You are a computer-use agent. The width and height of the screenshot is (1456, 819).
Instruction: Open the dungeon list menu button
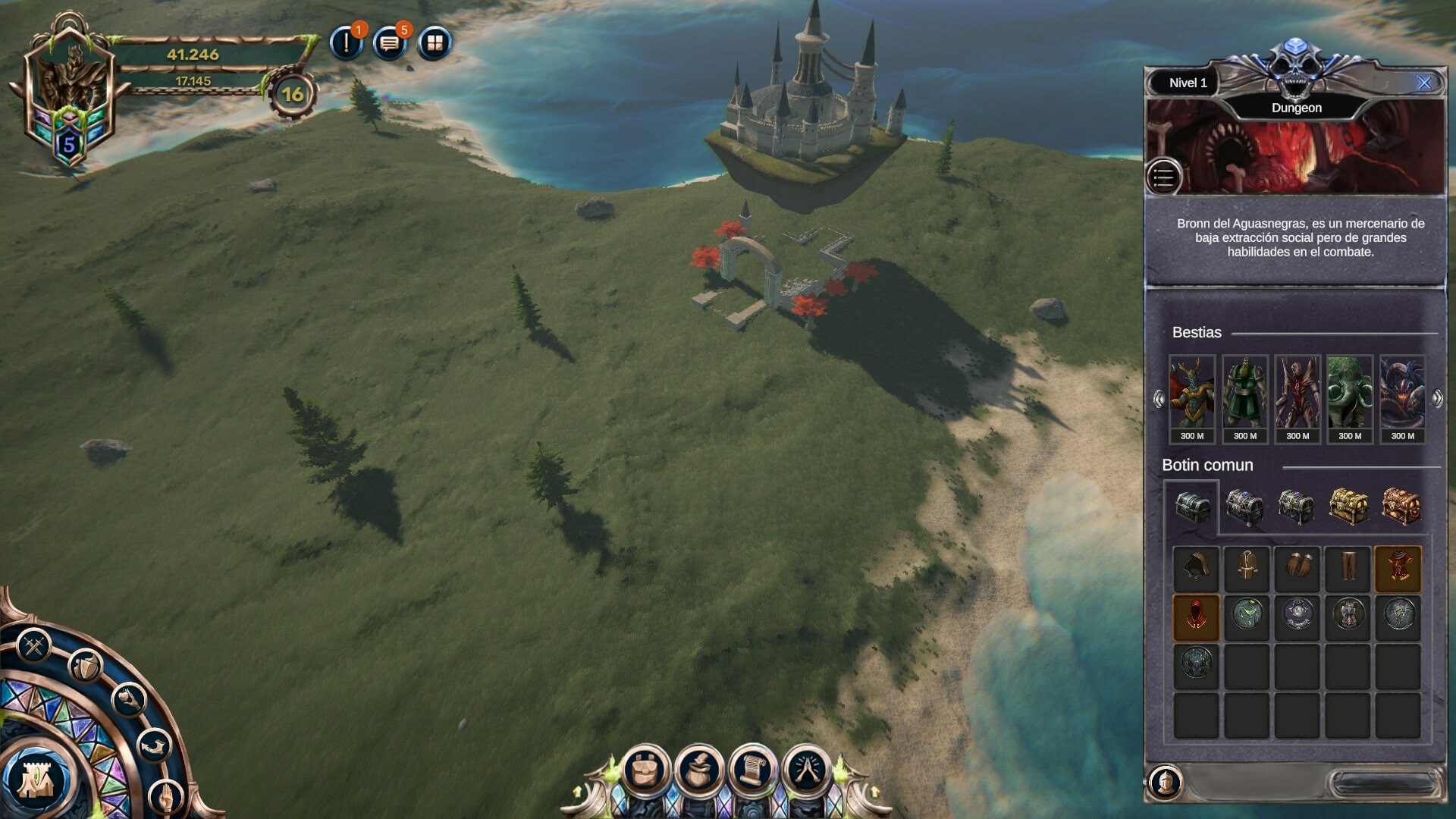pos(1163,178)
